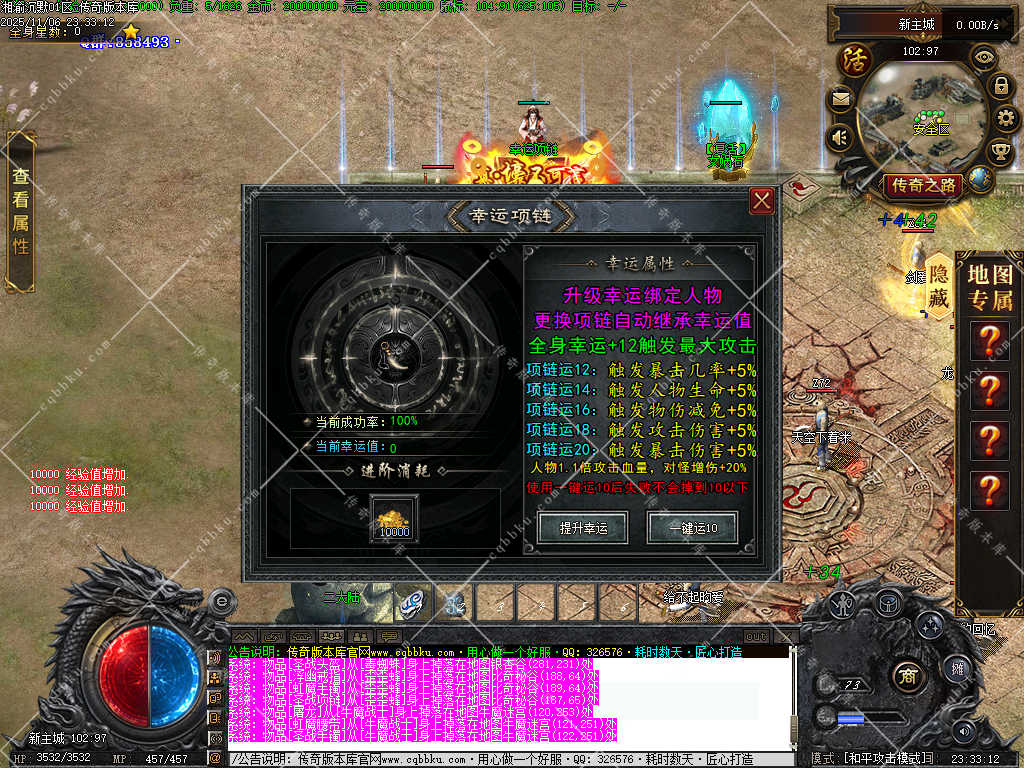Screen dimensions: 1024x768
Task: Click the red 活 activity icon
Action: pos(855,59)
